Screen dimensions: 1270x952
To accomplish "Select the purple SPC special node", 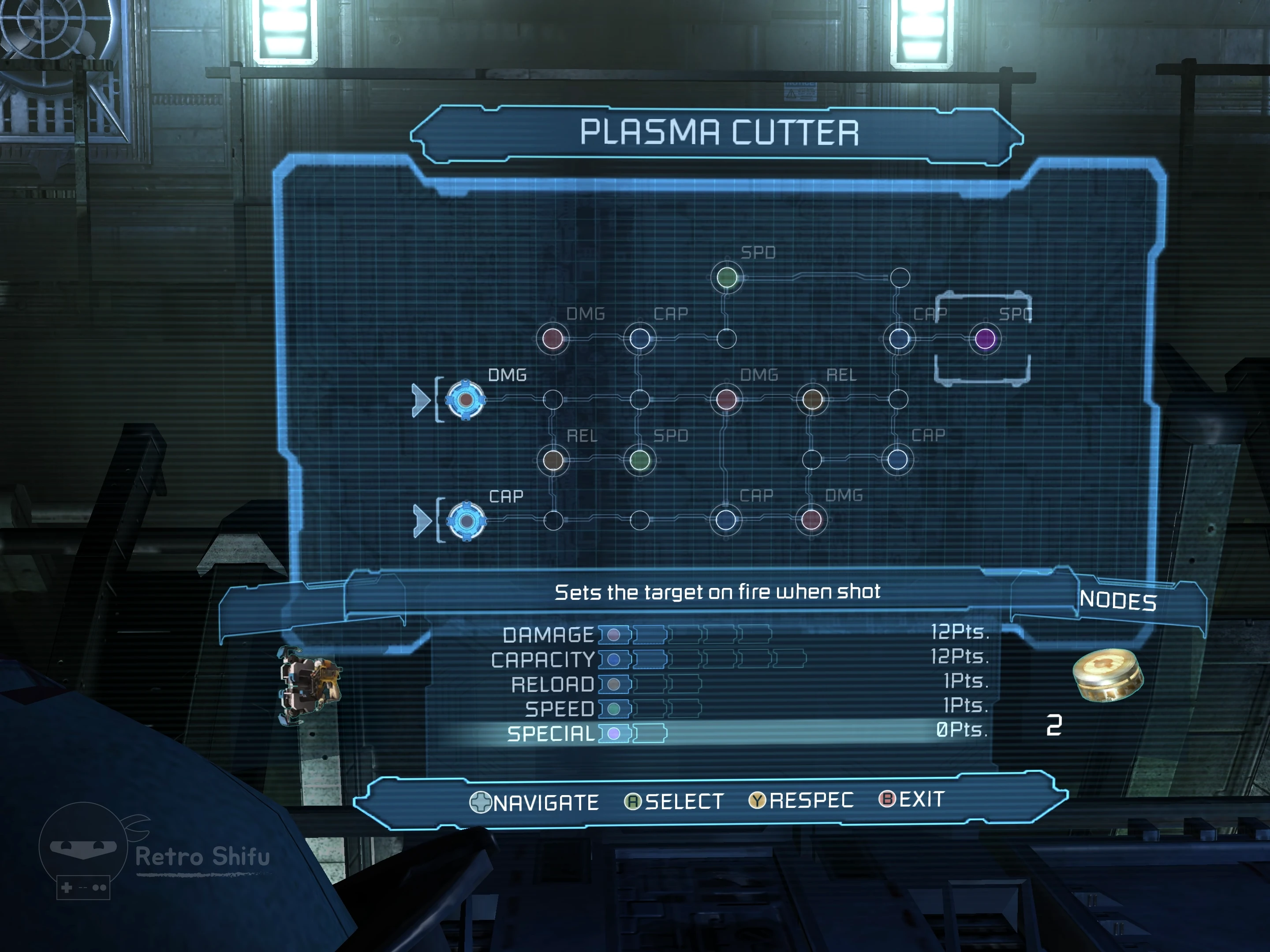I will pos(985,338).
